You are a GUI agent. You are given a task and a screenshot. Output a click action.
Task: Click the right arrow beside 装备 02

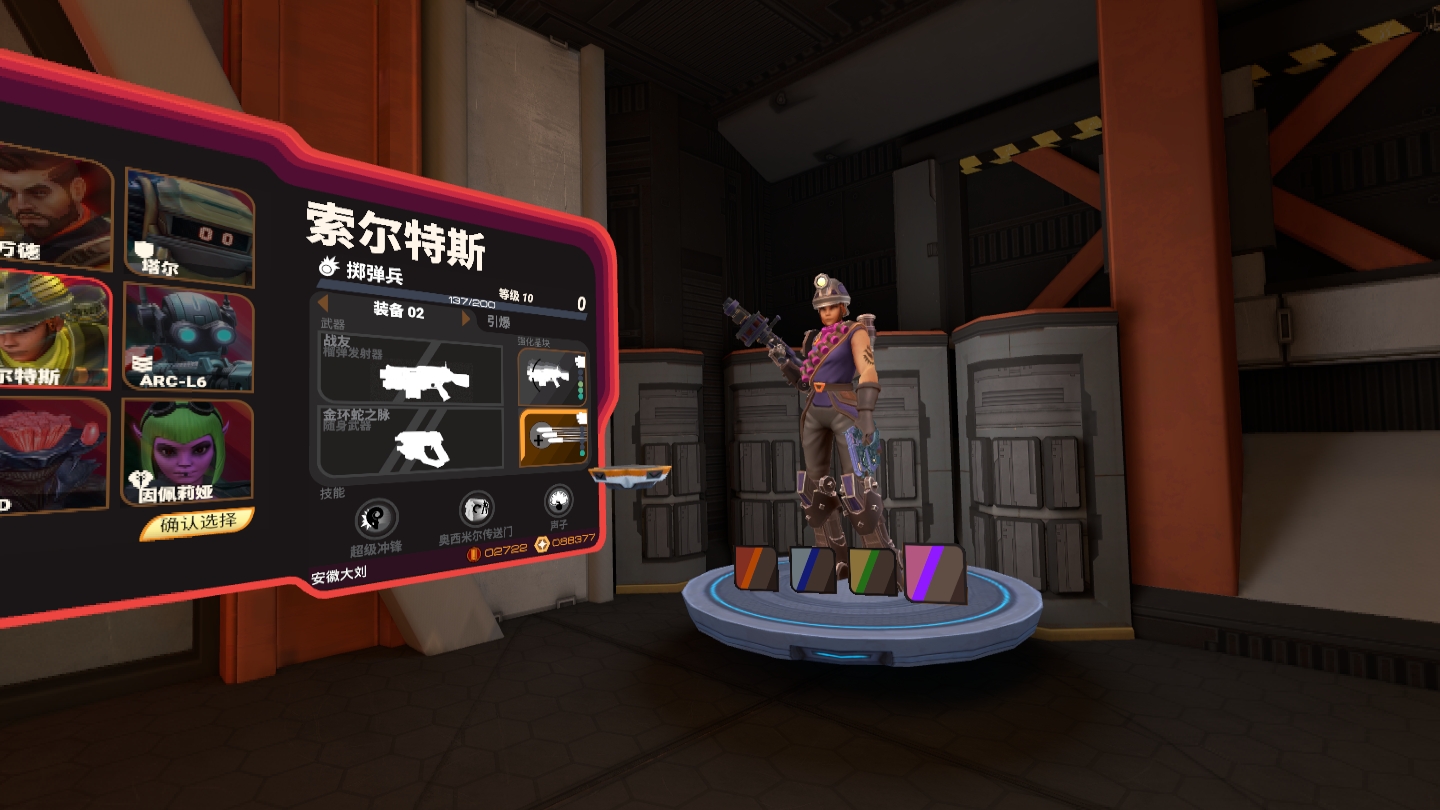[x=465, y=319]
